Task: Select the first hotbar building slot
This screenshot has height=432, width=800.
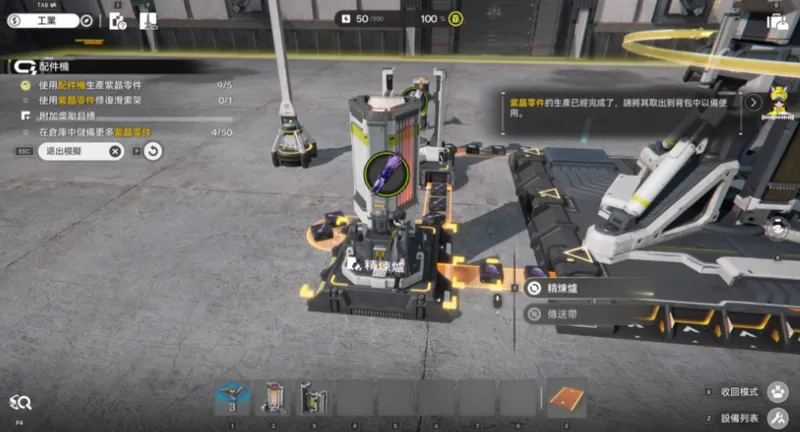Action: [232, 399]
